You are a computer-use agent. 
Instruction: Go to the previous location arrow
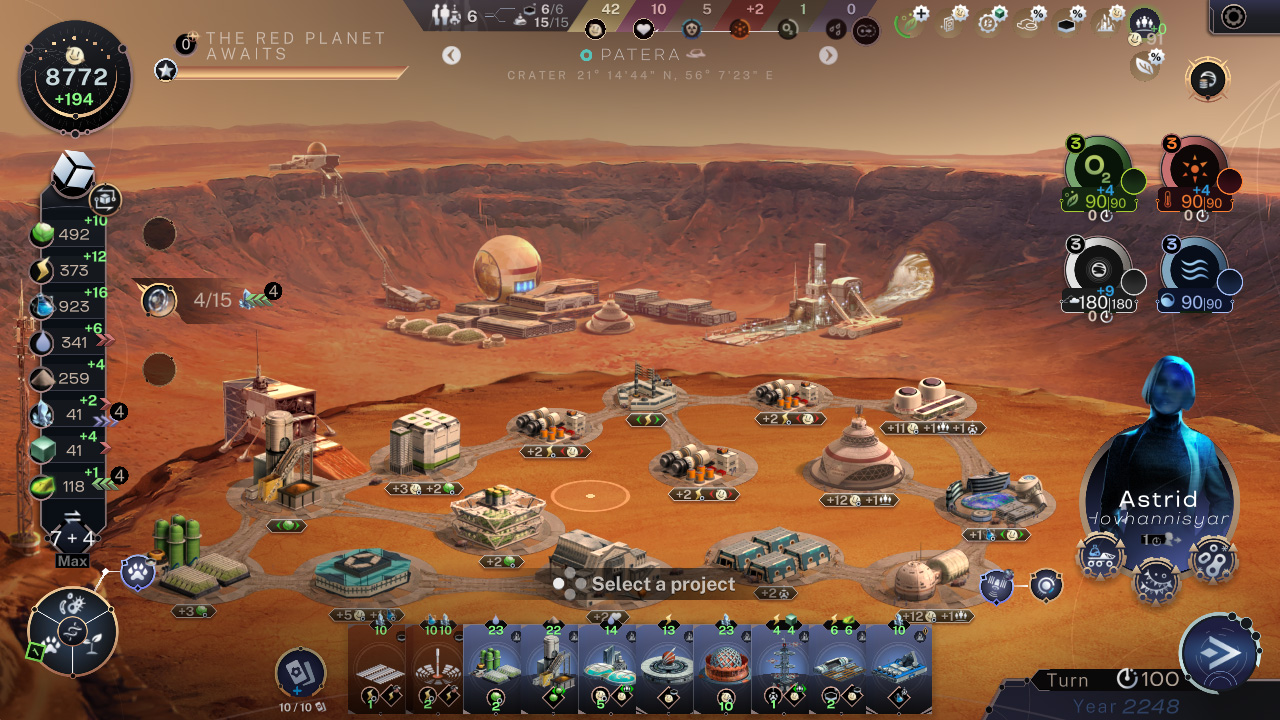pyautogui.click(x=452, y=55)
